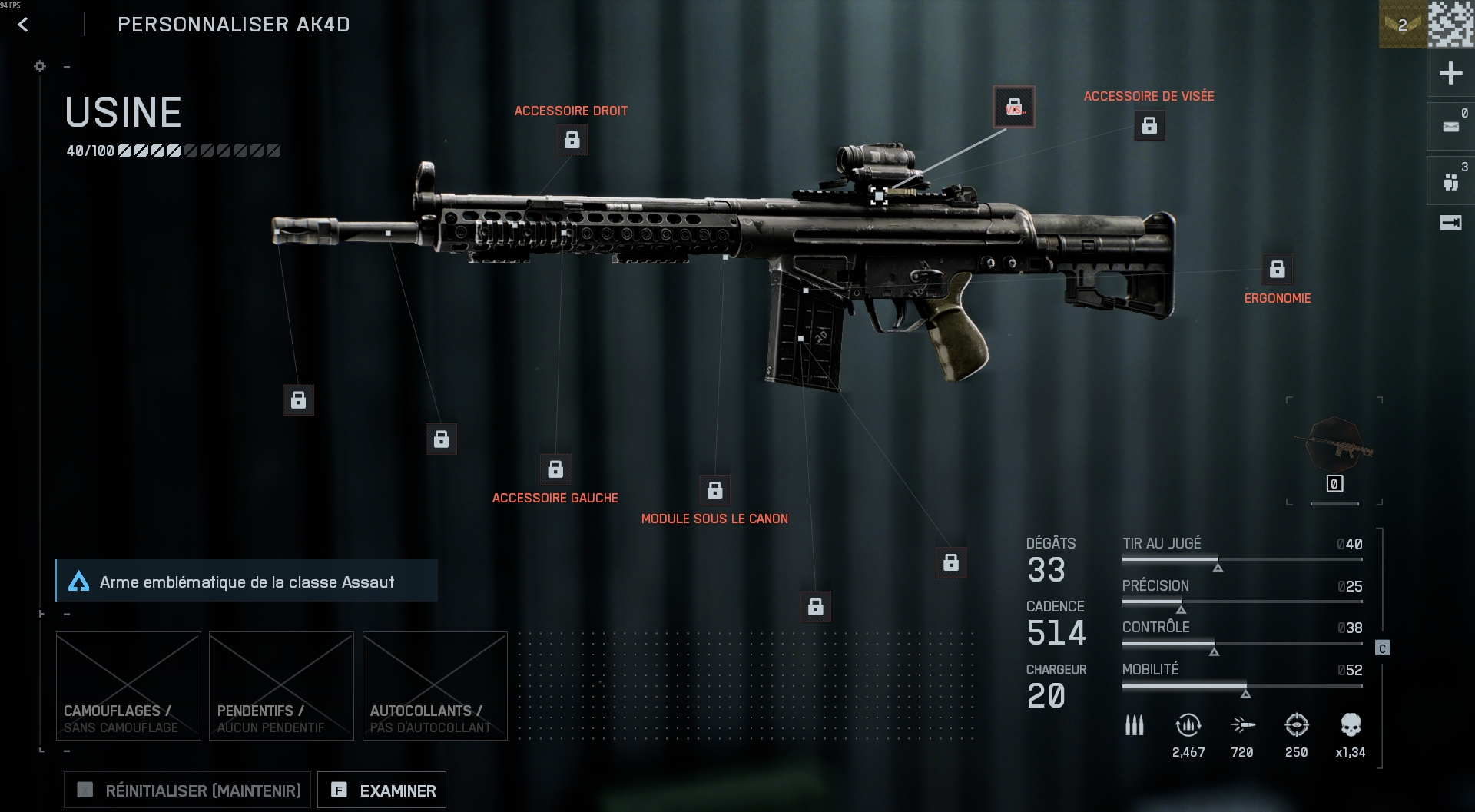The height and width of the screenshot is (812, 1475).
Task: Click the weapon mastery progress bar 40/100
Action: point(172,151)
